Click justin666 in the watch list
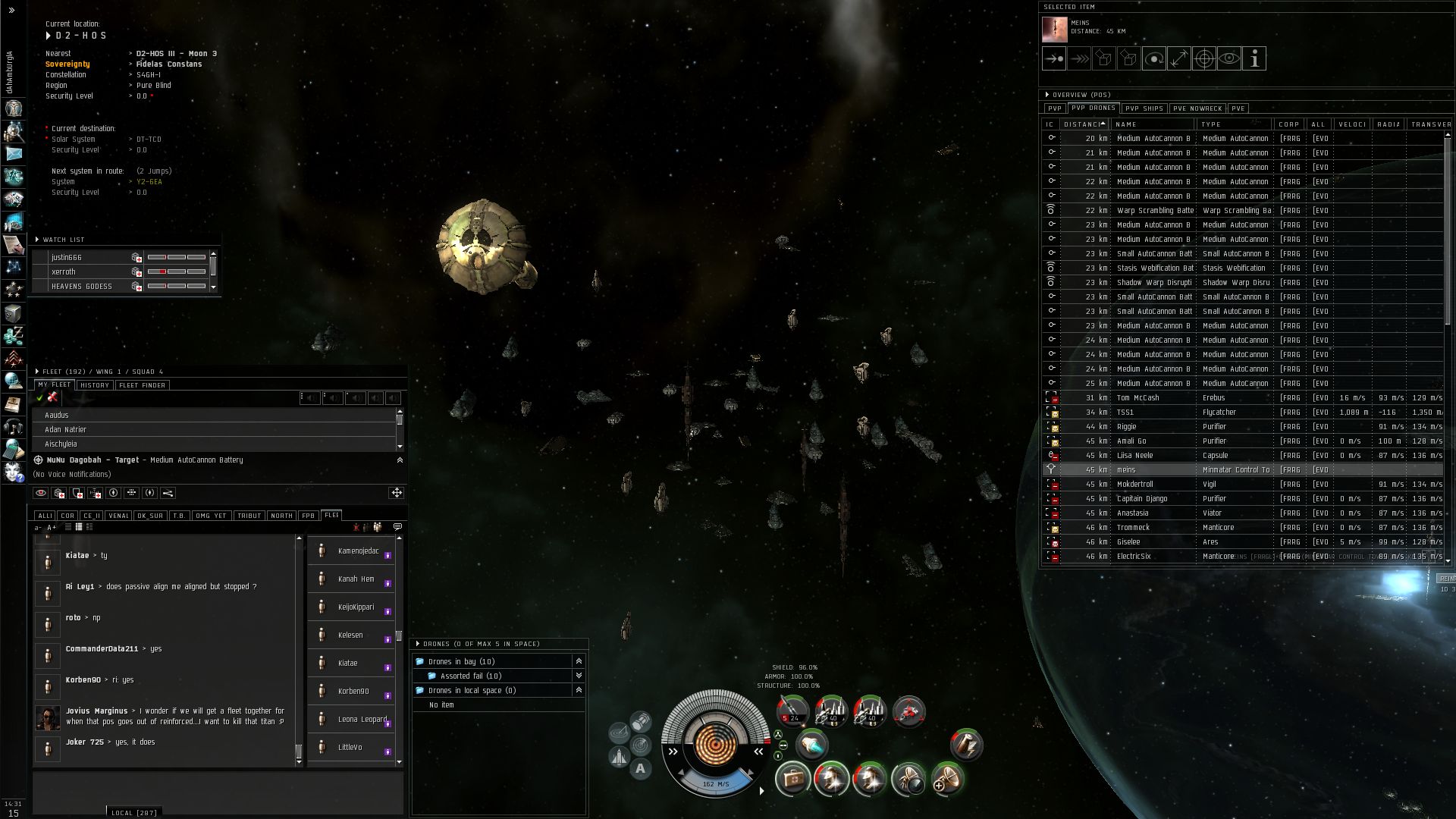Viewport: 1456px width, 819px height. 67,258
